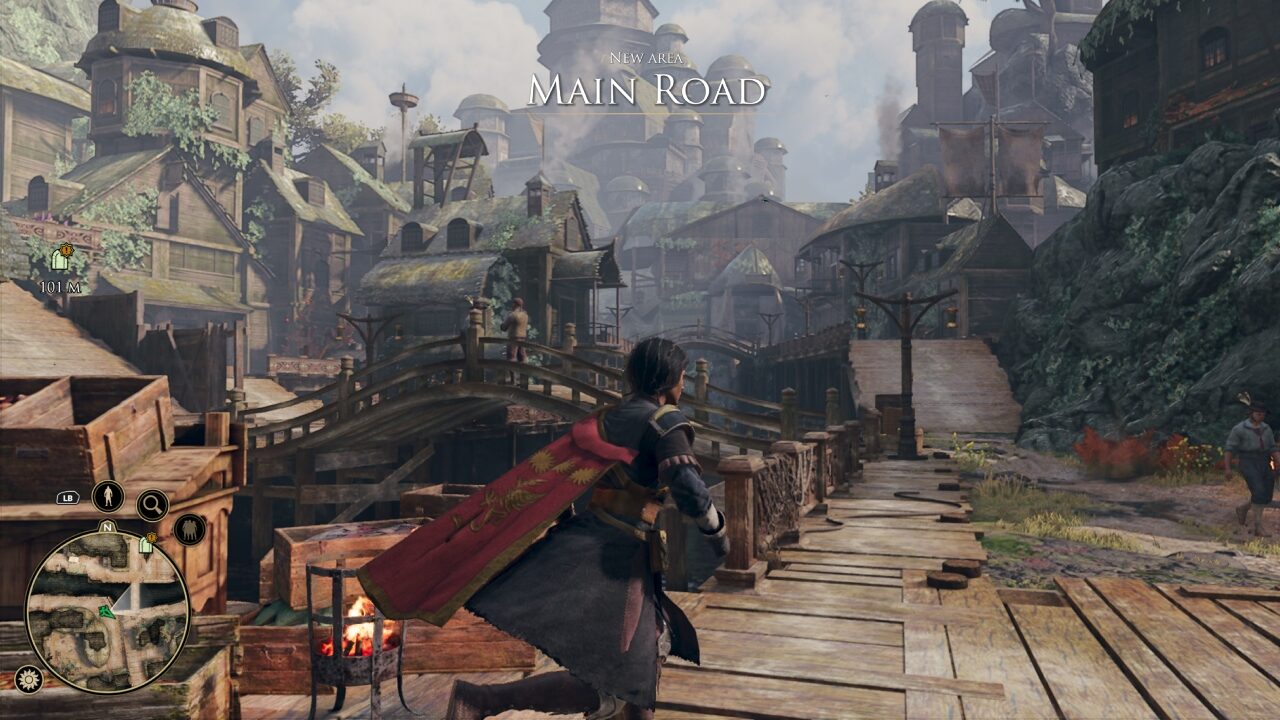This screenshot has height=720, width=1280.
Task: Click the sun emblem icon below the minimap
Action: pyautogui.click(x=28, y=679)
